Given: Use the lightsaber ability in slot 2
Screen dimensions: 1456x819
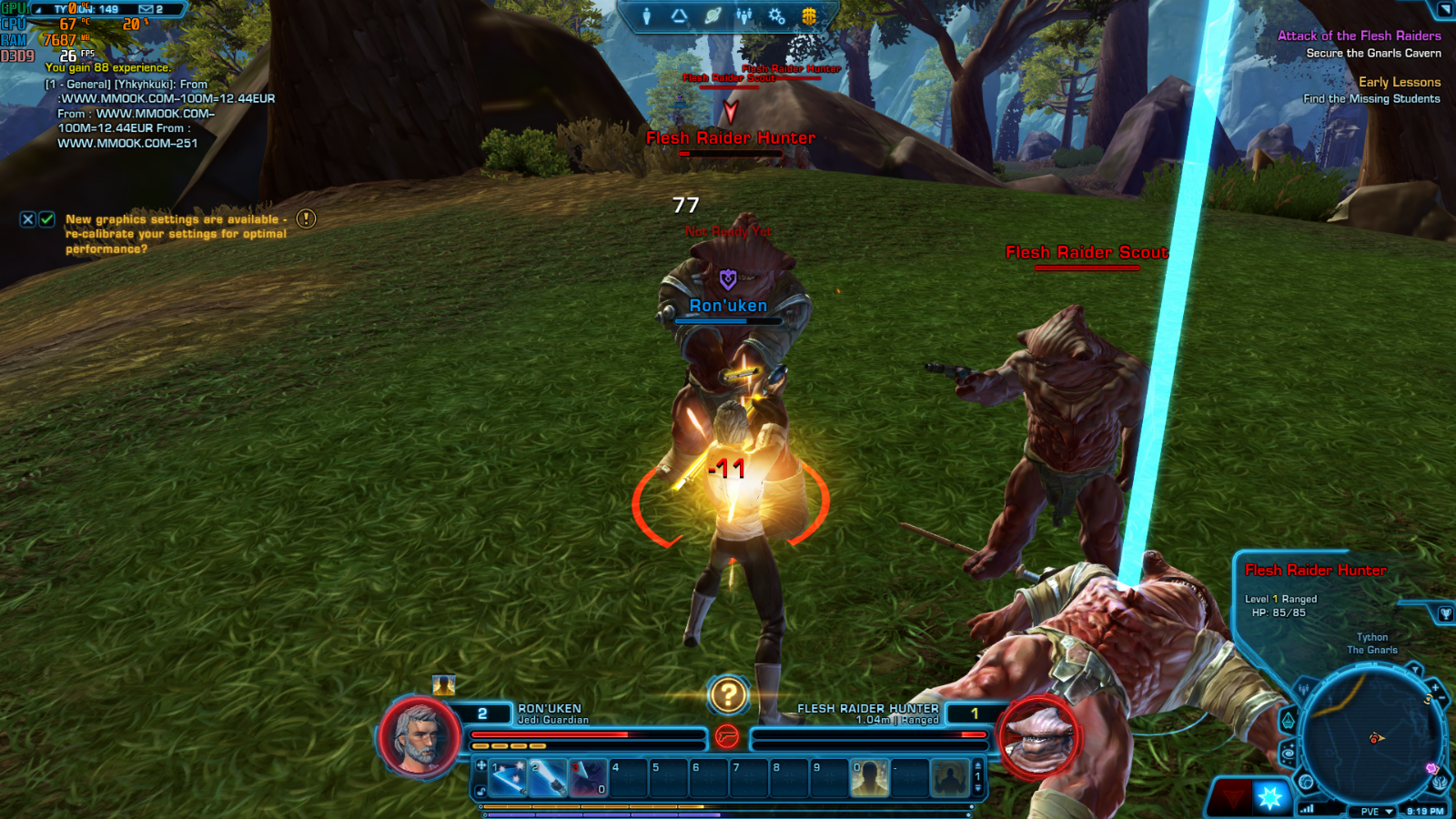Looking at the screenshot, I should tap(548, 779).
